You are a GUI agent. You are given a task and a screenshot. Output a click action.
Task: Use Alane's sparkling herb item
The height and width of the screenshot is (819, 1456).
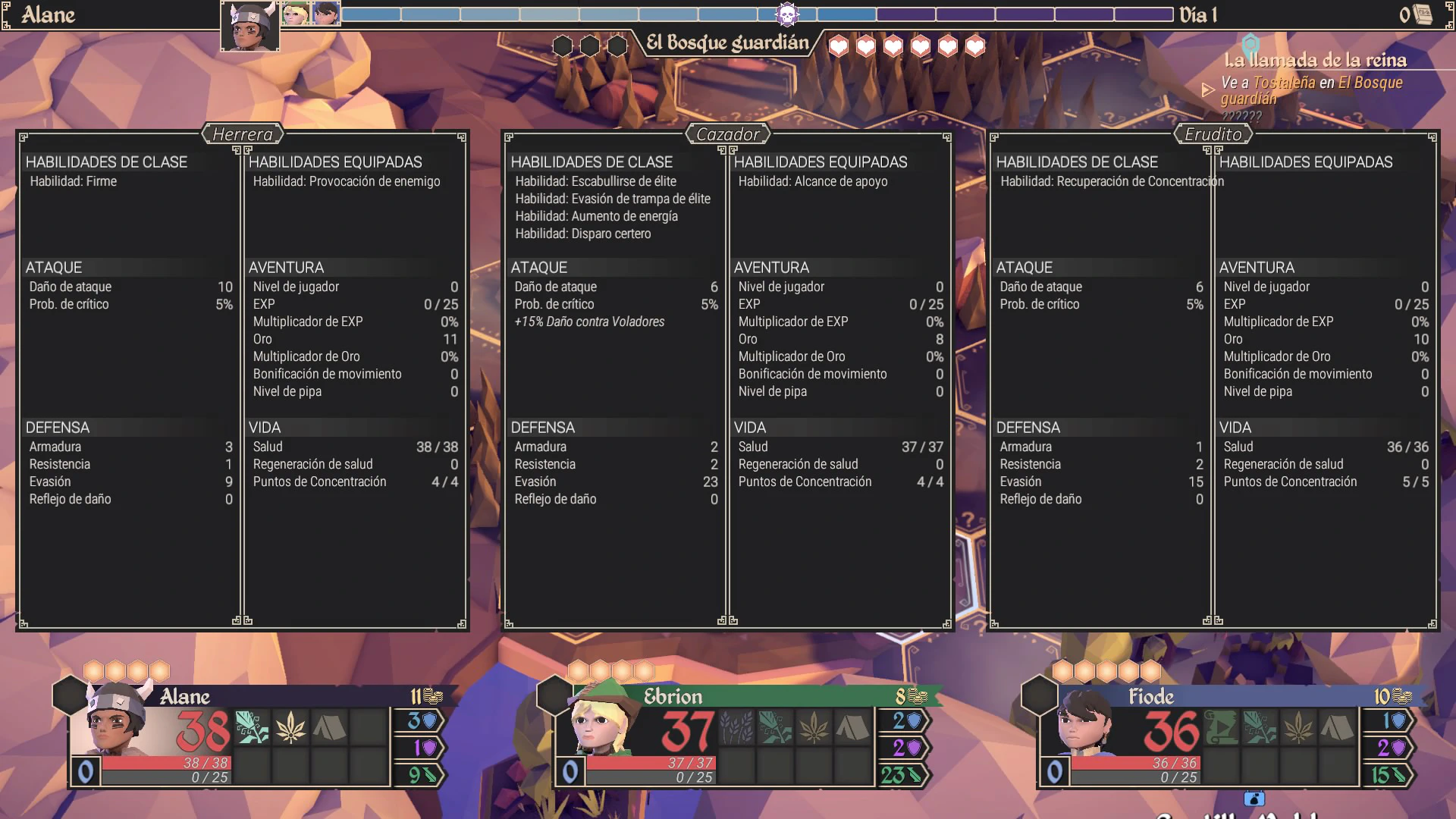point(252,728)
